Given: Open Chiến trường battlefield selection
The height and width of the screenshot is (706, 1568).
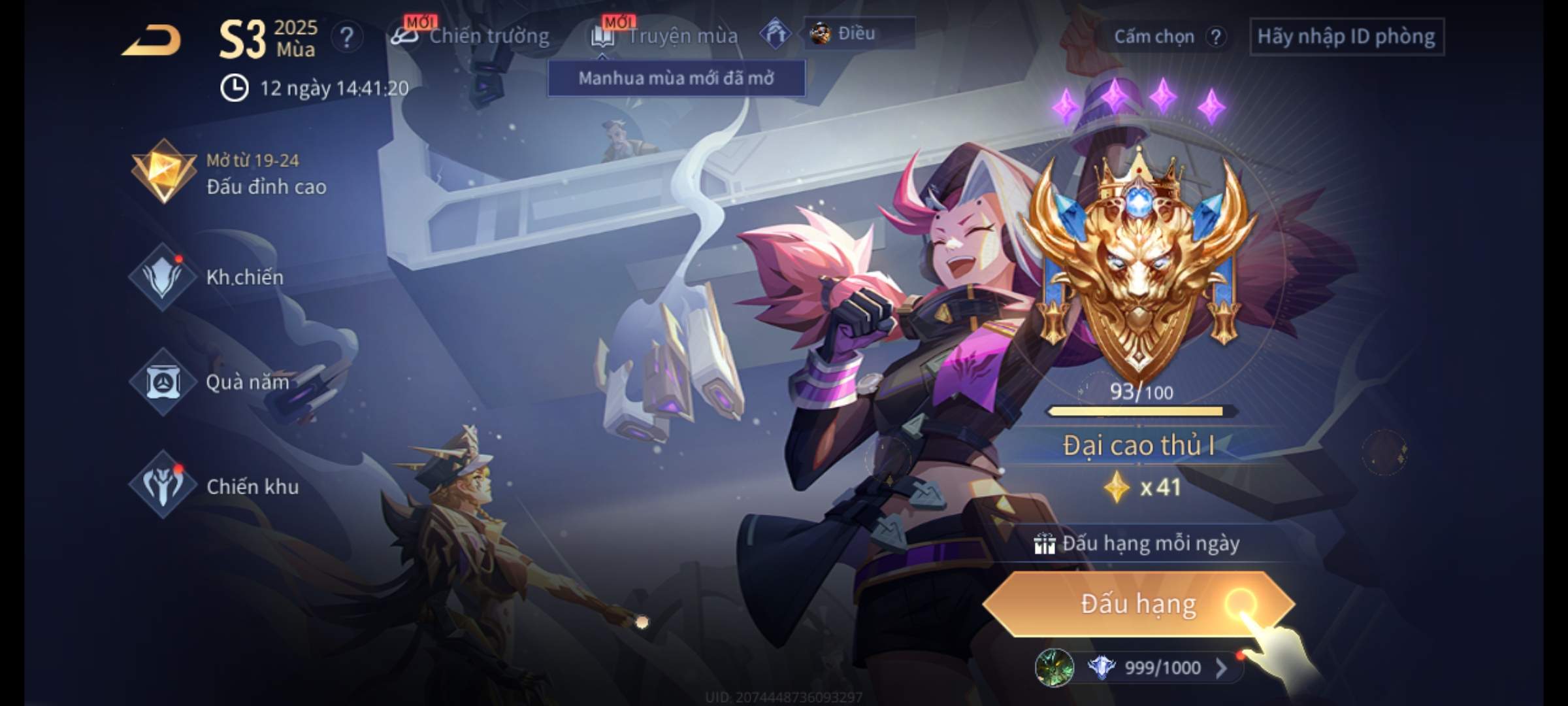Looking at the screenshot, I should tap(470, 36).
